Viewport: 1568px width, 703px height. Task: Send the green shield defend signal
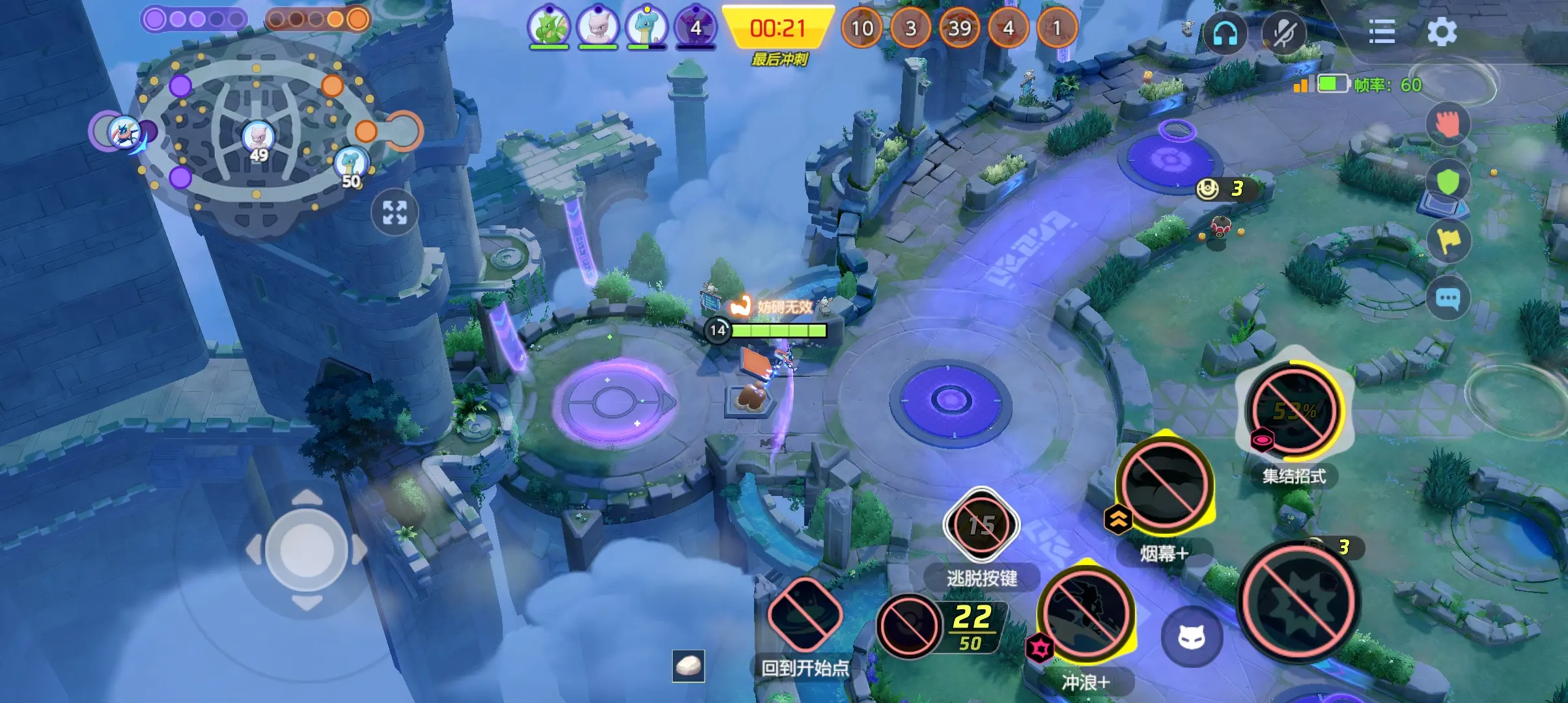1448,182
